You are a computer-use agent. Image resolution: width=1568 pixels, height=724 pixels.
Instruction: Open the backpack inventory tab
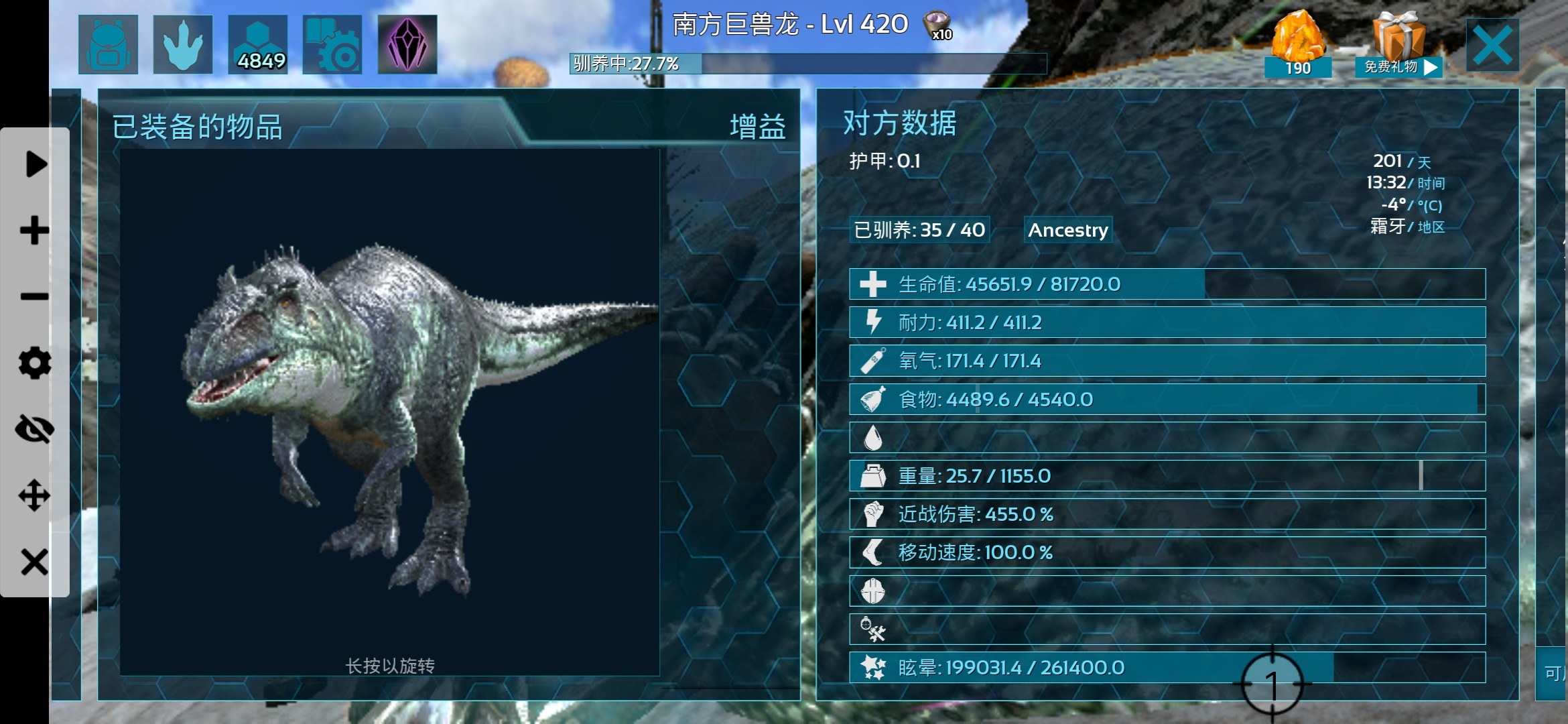[x=108, y=44]
